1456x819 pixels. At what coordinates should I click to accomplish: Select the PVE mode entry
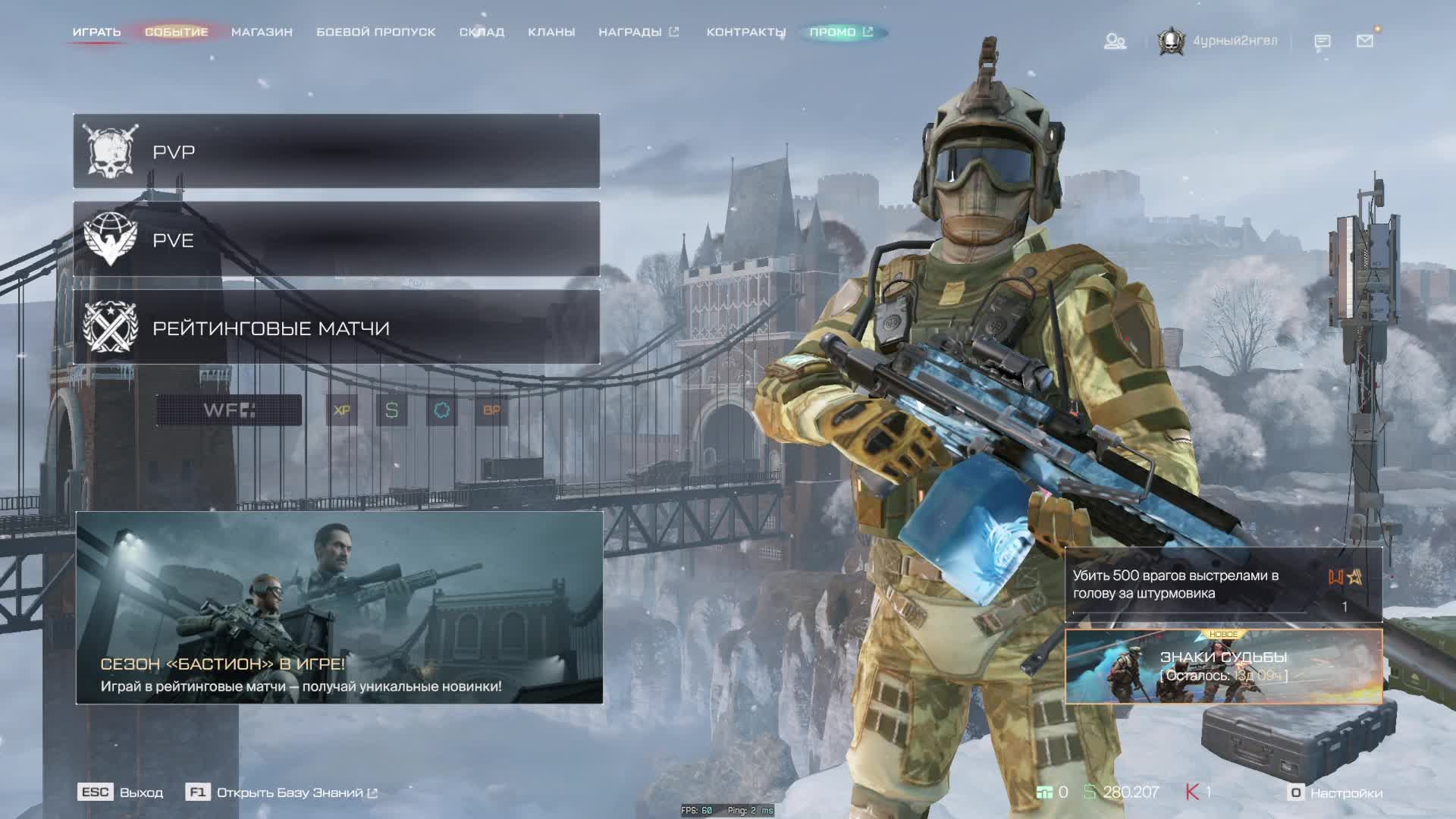[x=336, y=240]
